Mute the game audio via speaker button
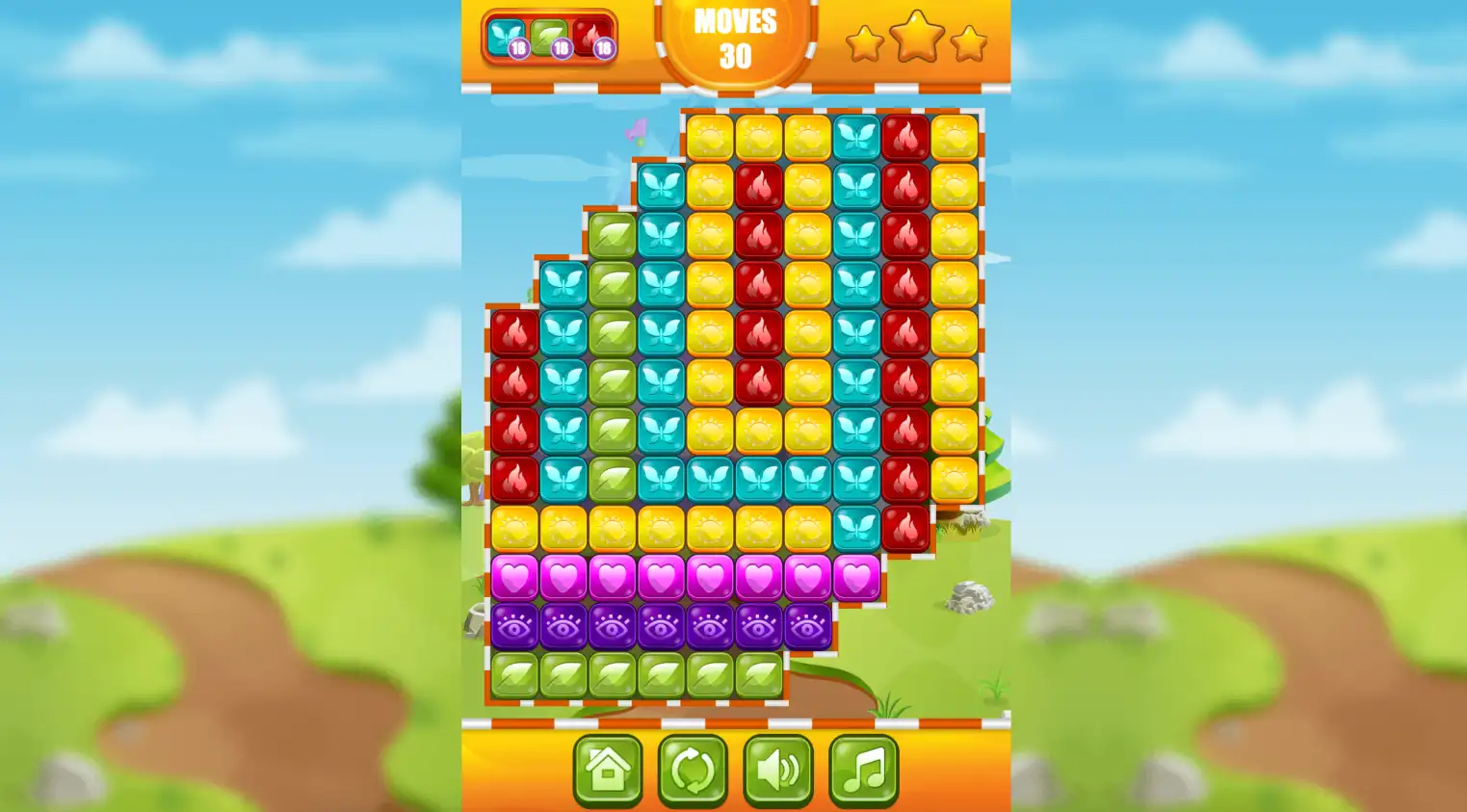Image resolution: width=1467 pixels, height=812 pixels. [778, 771]
